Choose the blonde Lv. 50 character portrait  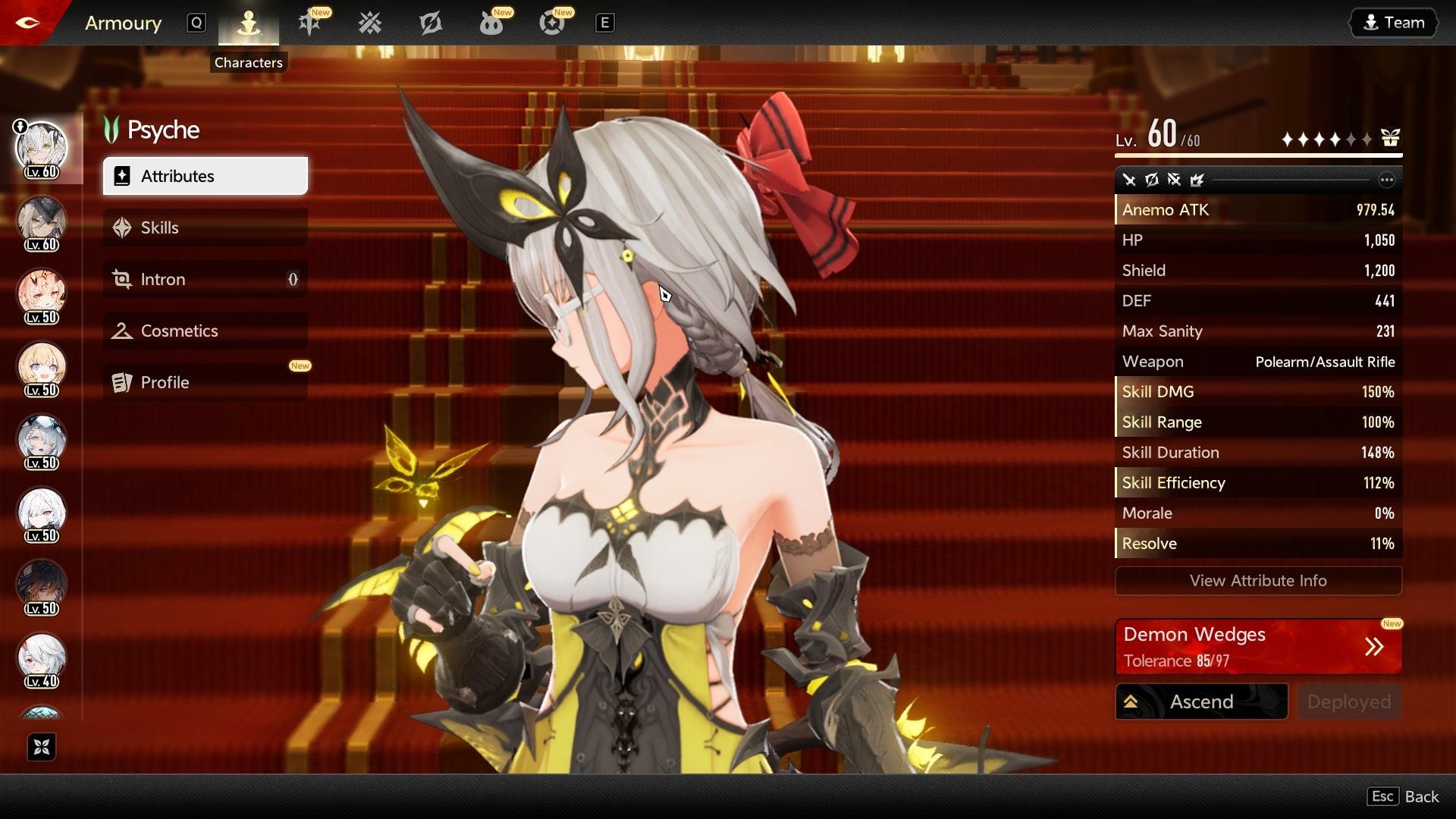click(x=42, y=367)
